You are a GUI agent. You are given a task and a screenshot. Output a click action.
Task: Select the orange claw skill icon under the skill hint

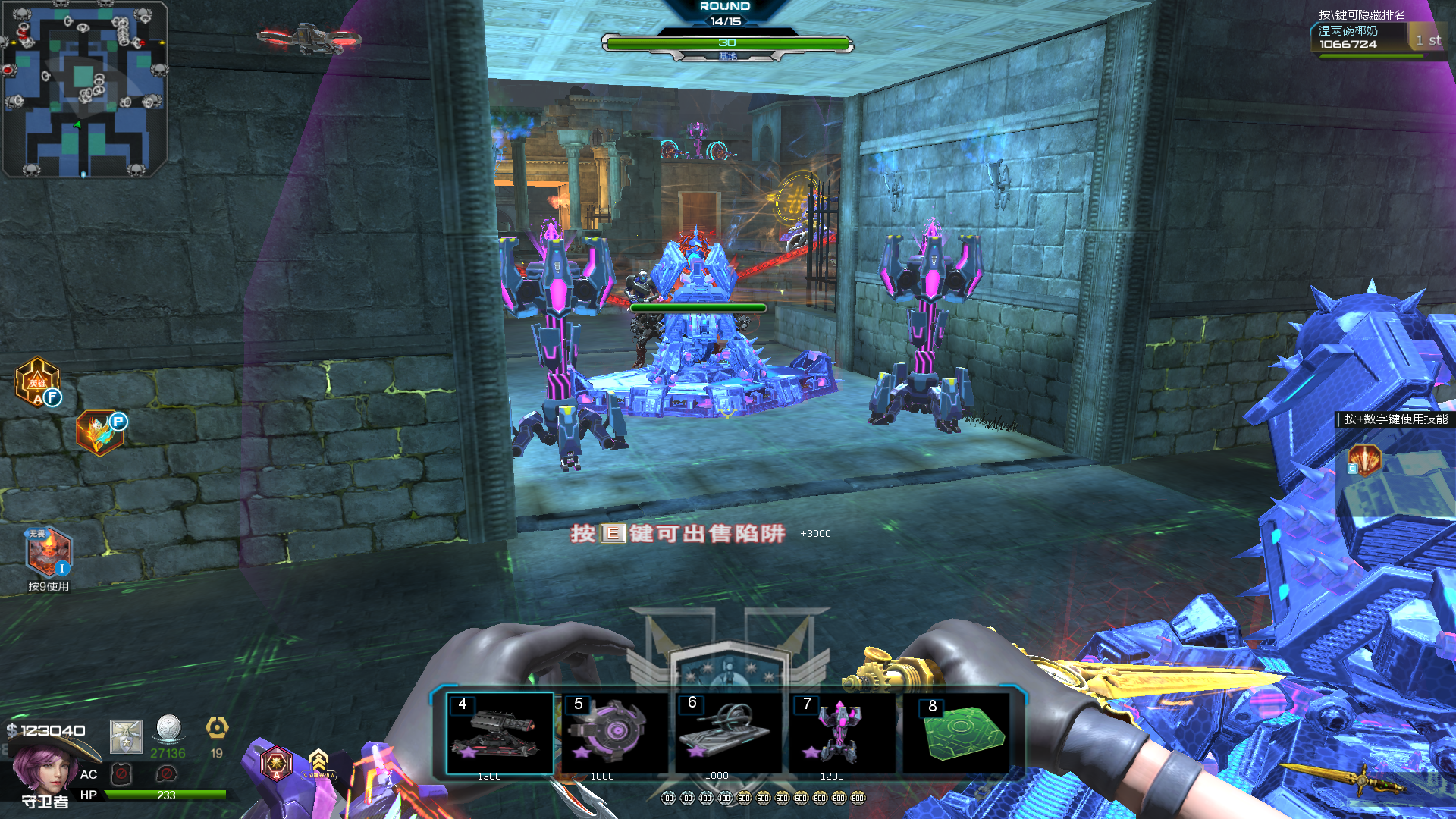pos(1363,460)
